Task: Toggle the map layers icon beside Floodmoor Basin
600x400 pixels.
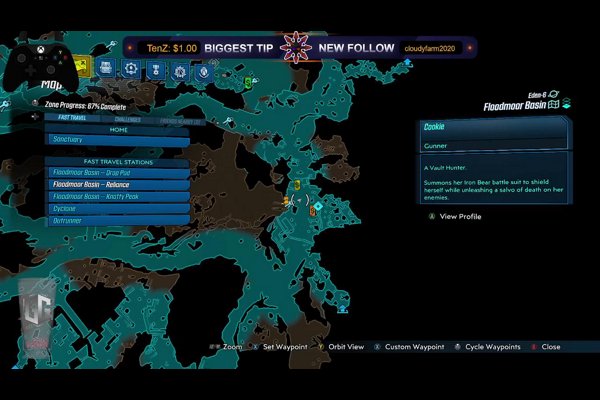Action: pyautogui.click(x=567, y=103)
